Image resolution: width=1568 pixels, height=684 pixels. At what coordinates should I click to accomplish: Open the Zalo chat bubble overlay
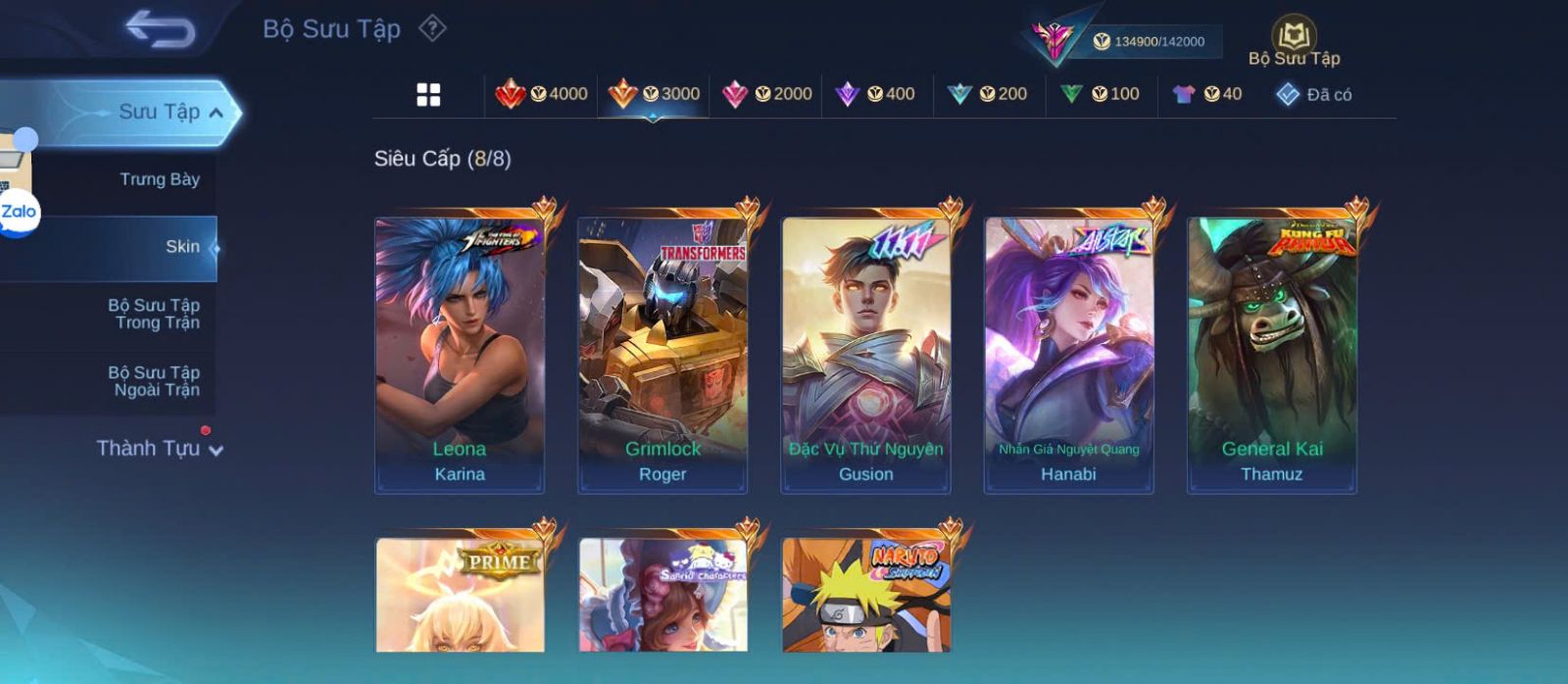tap(19, 212)
